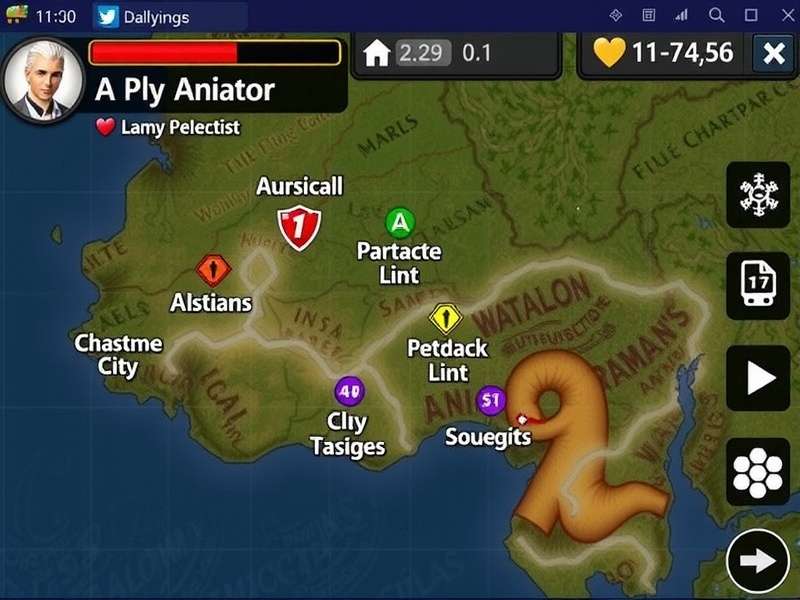Open the search magnifier in the title bar
This screenshot has width=800, height=600.
click(x=716, y=16)
